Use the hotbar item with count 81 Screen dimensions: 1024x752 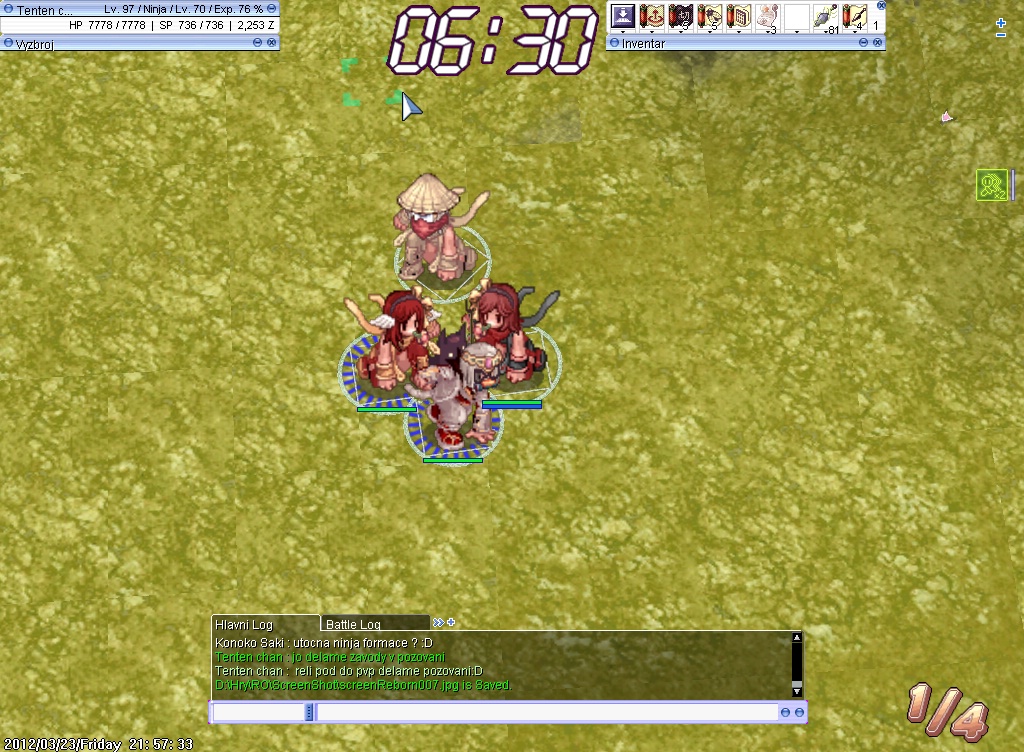coord(825,16)
